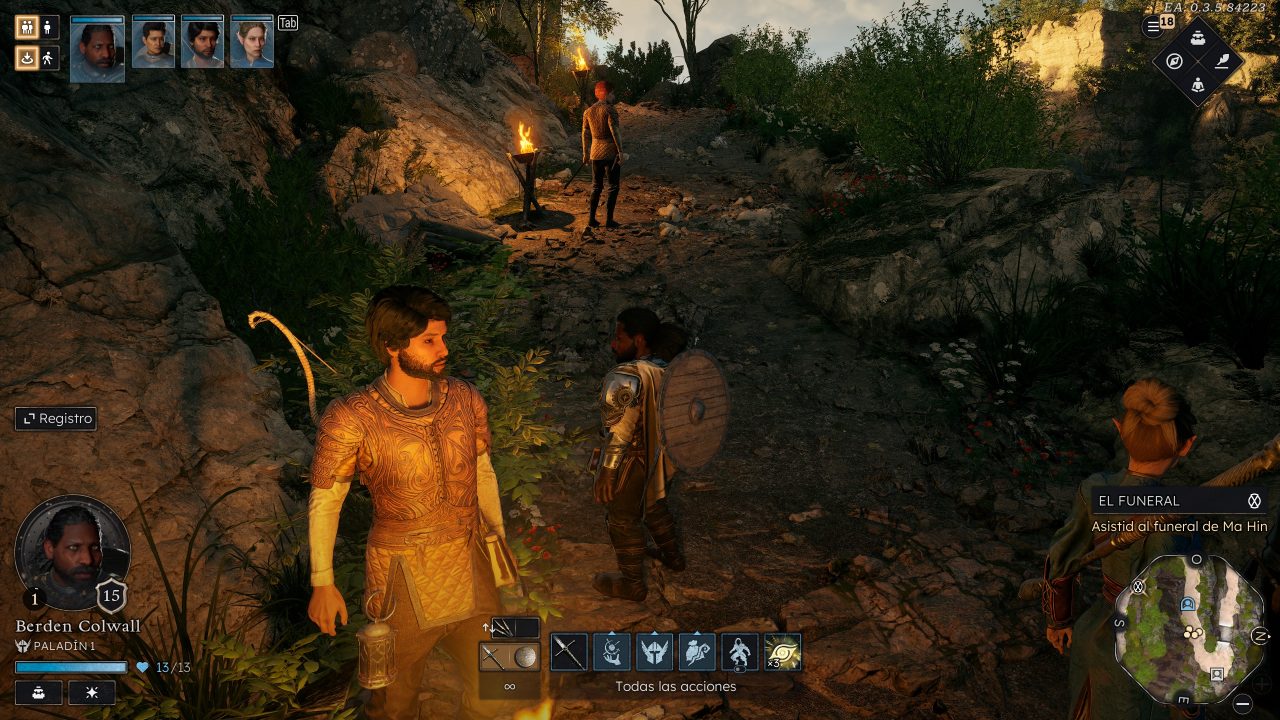Click the meditating figure rest icon
1280x720 pixels.
click(1198, 85)
